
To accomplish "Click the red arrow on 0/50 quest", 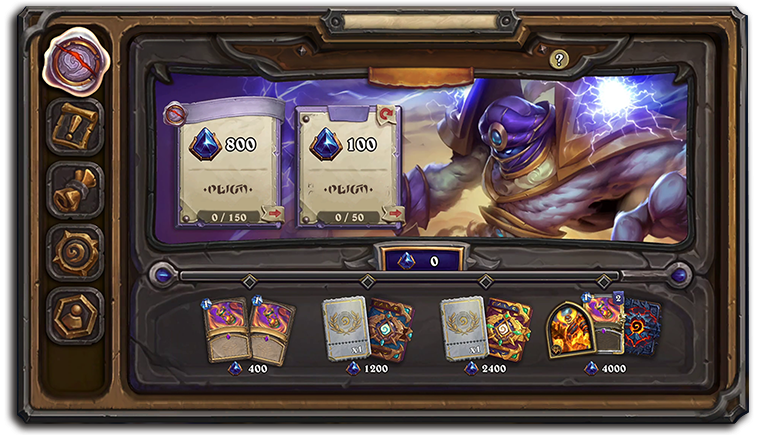I will (394, 212).
